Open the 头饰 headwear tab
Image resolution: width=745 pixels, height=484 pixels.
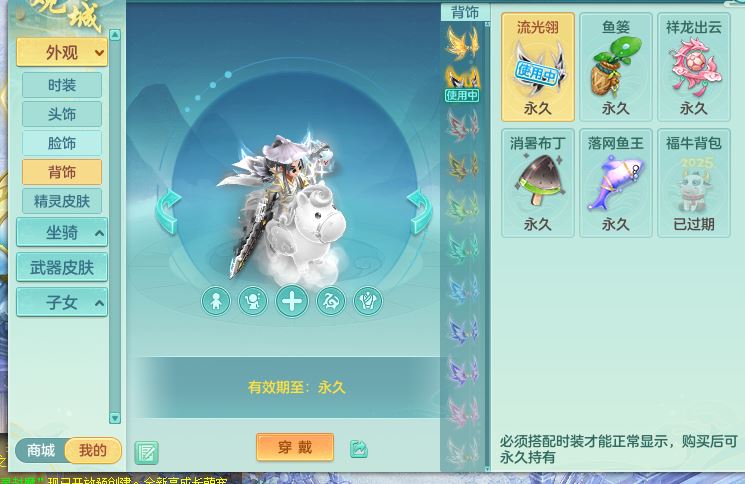(62, 114)
